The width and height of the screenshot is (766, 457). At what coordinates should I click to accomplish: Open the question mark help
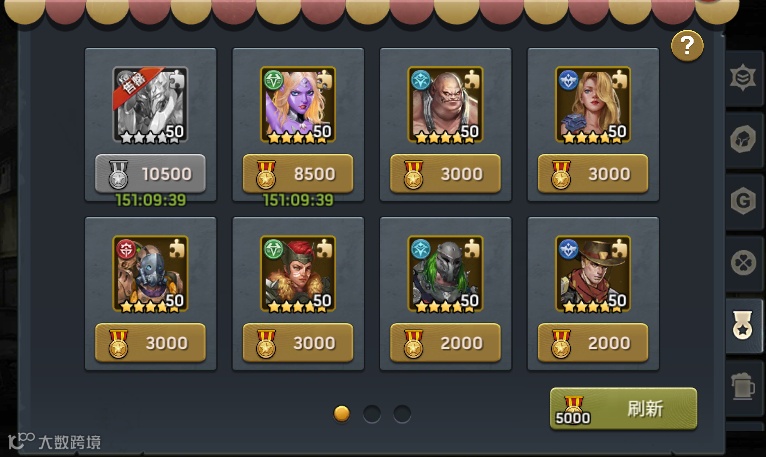pyautogui.click(x=687, y=45)
